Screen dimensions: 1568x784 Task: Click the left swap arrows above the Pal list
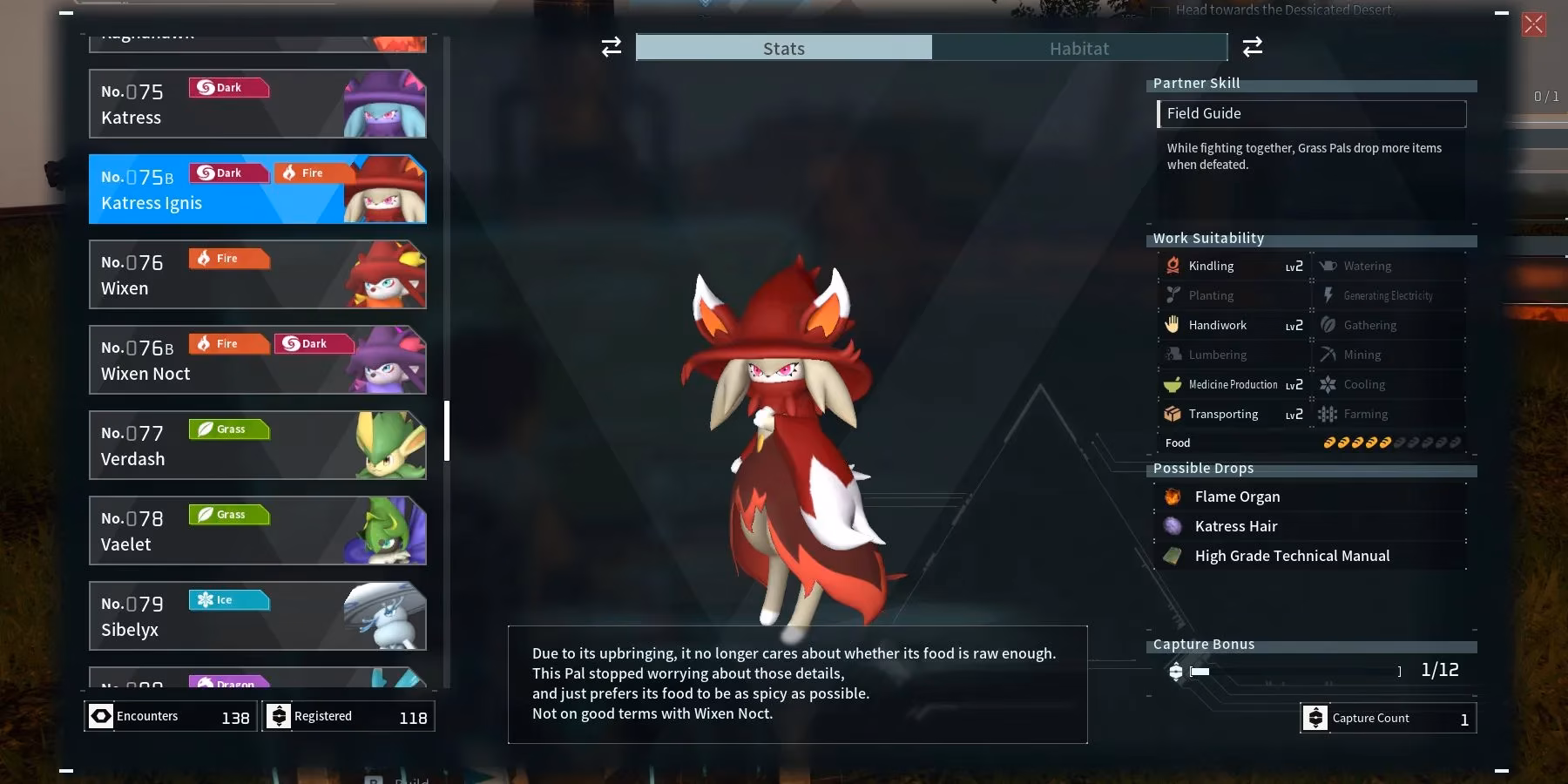[x=611, y=47]
